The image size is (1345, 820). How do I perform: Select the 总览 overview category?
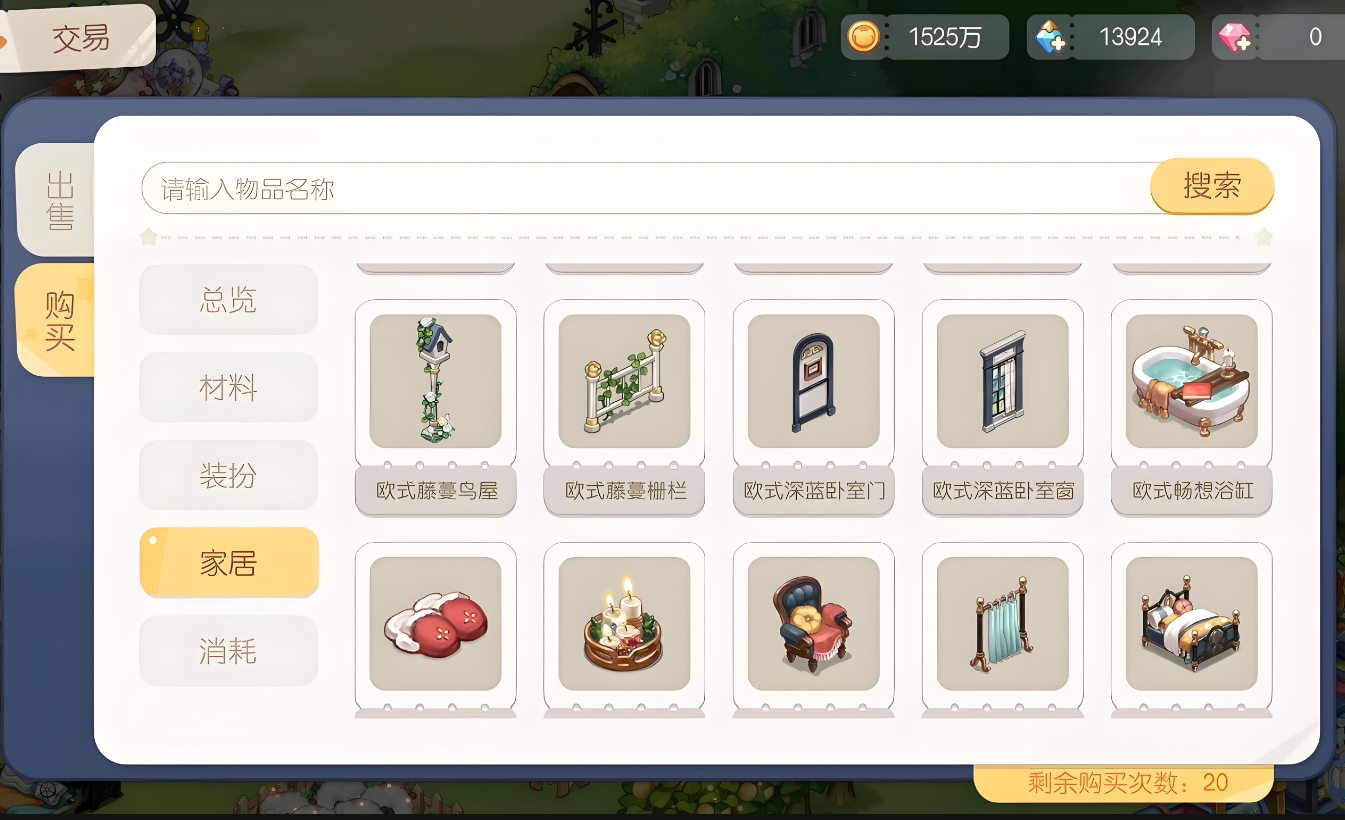click(x=228, y=299)
